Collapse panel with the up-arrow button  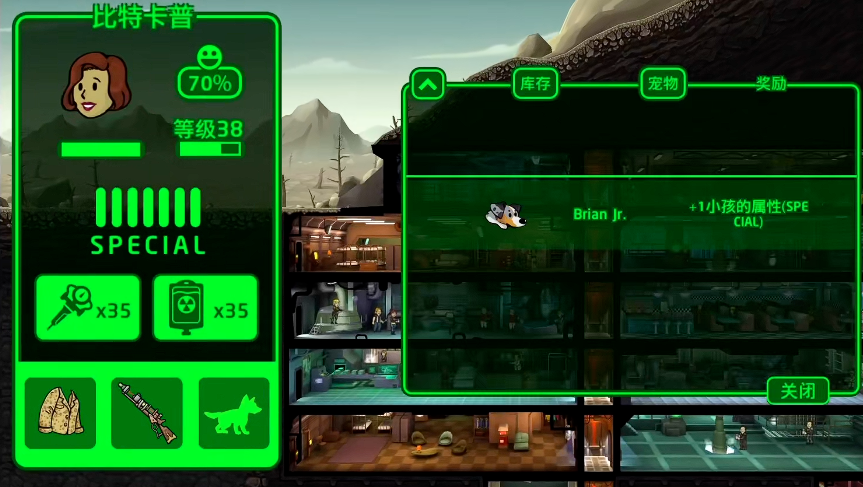tap(428, 84)
